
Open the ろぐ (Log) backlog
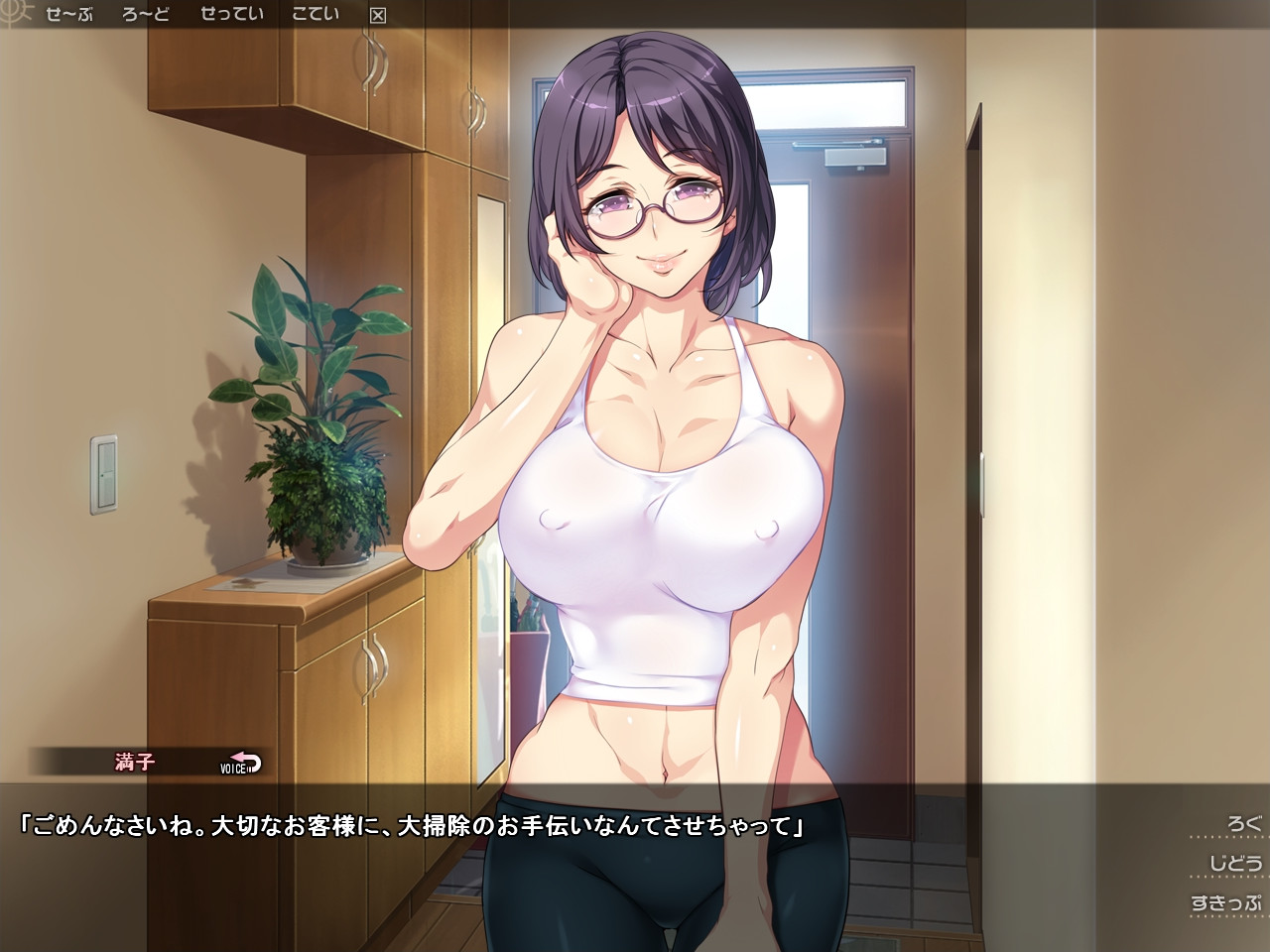[1243, 824]
